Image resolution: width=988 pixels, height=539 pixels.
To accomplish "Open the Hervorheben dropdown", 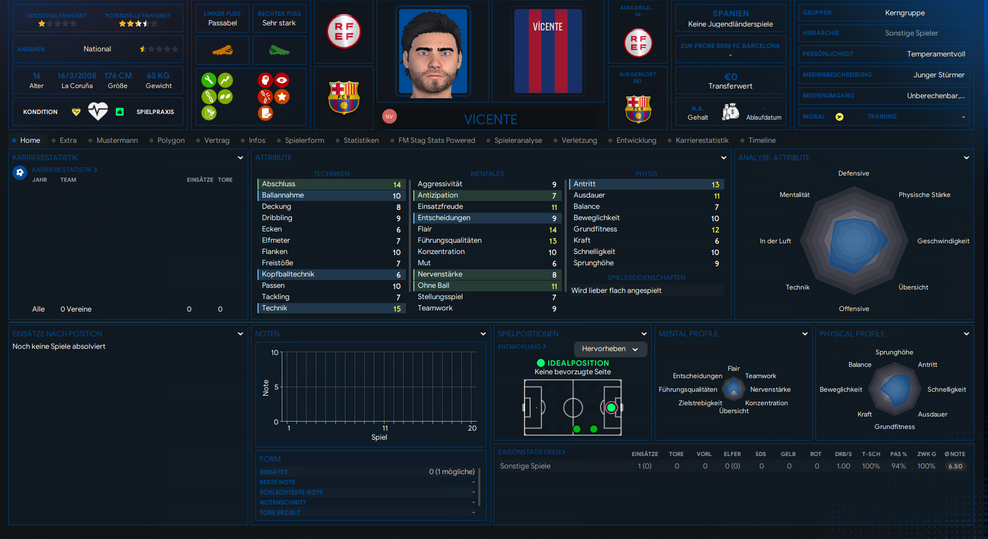I will click(611, 349).
